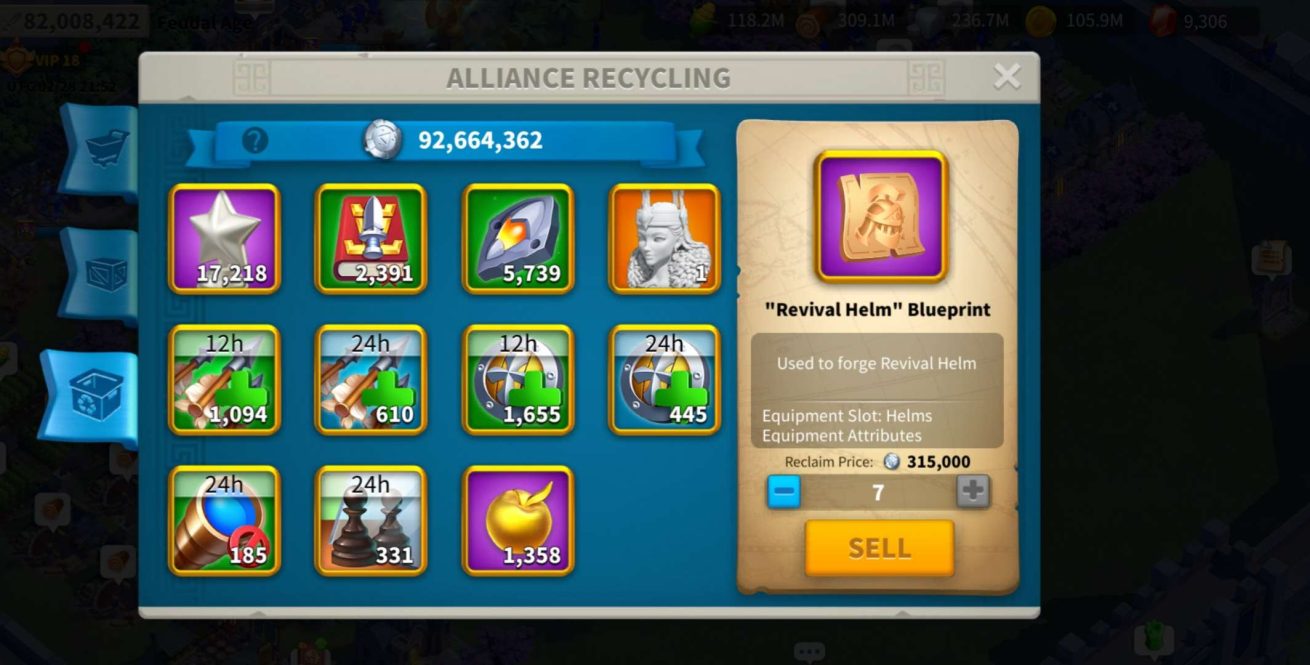
Task: Open the question mark help button
Action: coord(255,141)
